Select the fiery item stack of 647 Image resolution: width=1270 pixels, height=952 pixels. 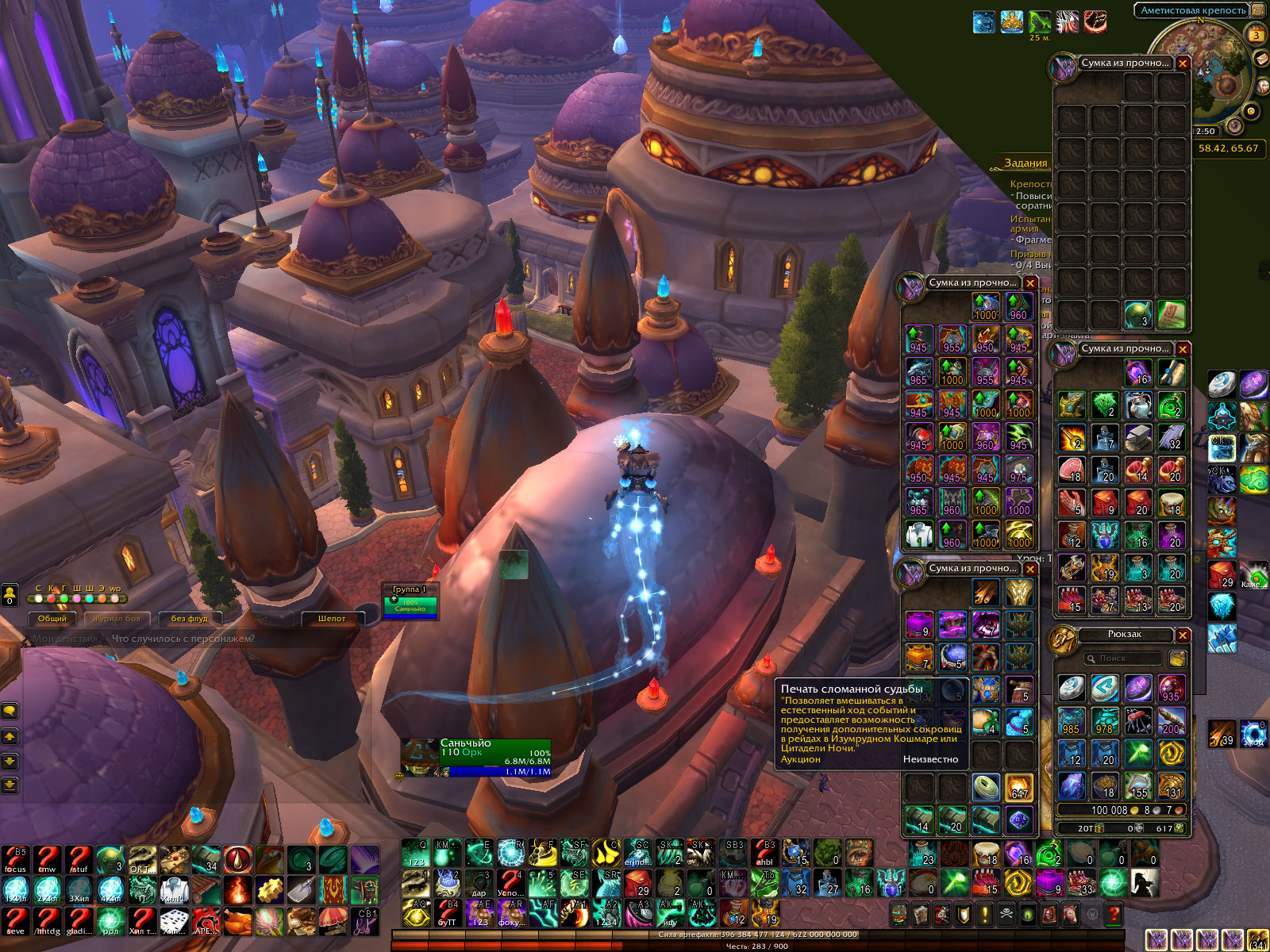pyautogui.click(x=1018, y=787)
